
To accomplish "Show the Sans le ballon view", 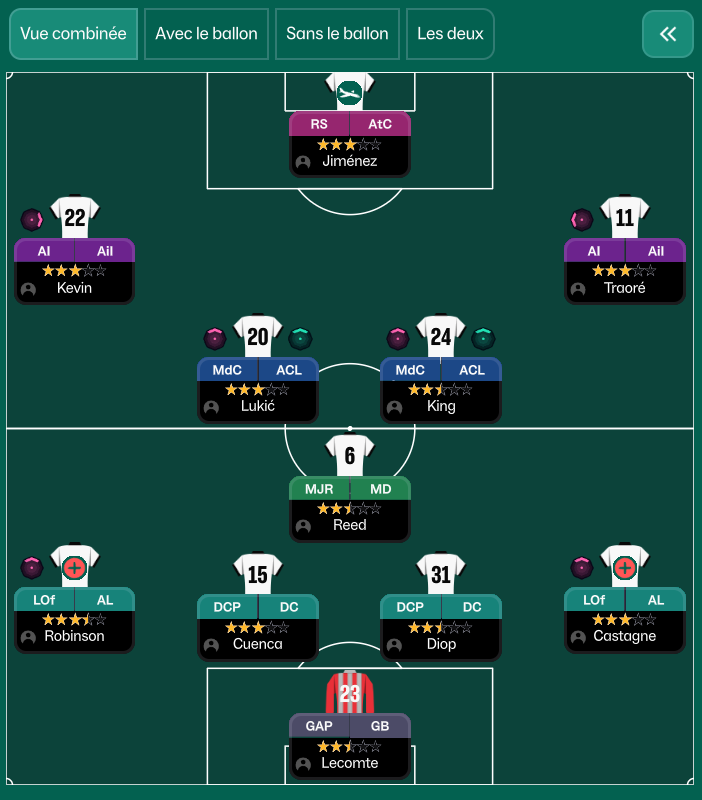I will point(337,34).
